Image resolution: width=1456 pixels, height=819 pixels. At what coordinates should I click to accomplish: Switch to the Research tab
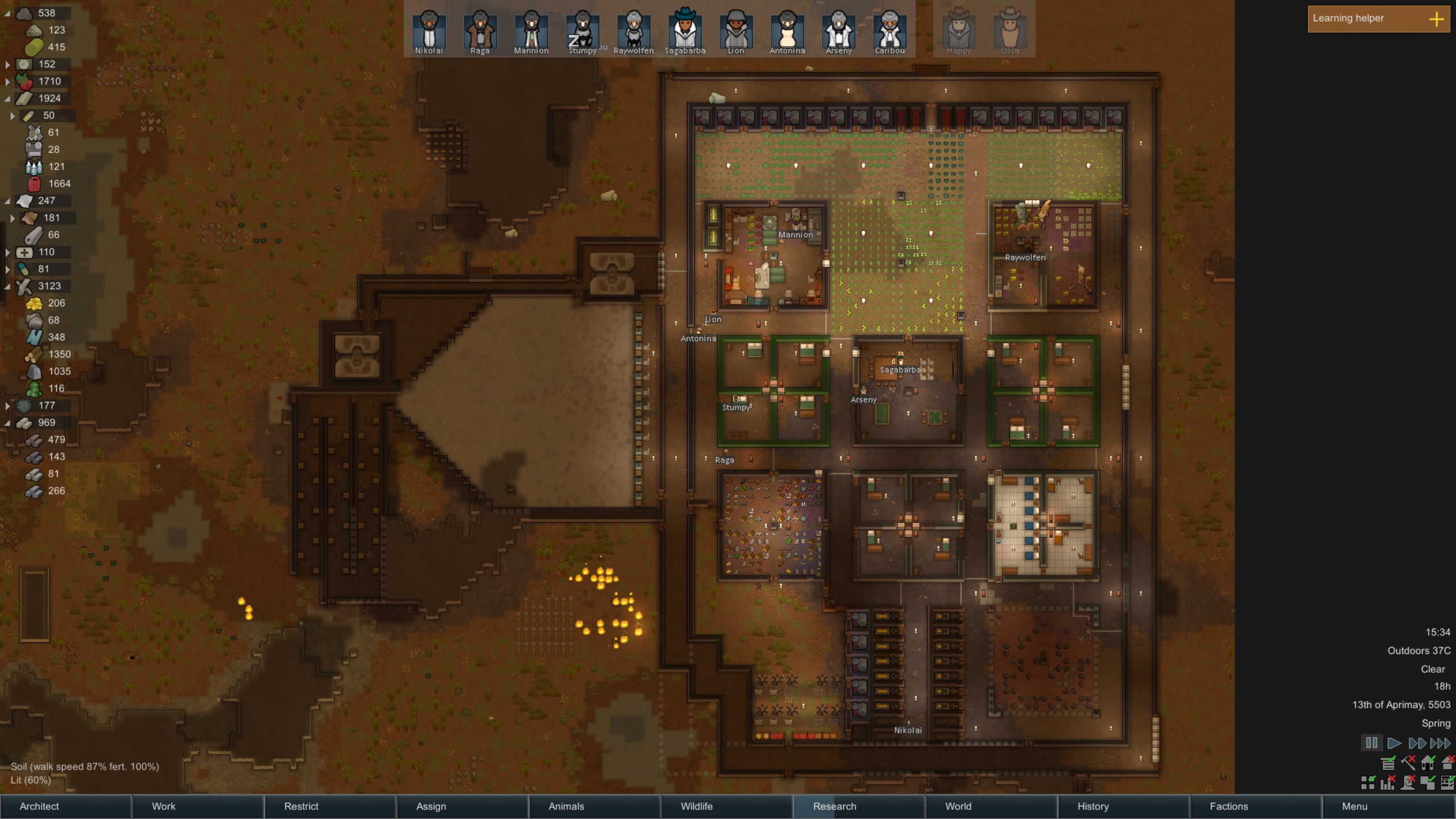pos(835,806)
